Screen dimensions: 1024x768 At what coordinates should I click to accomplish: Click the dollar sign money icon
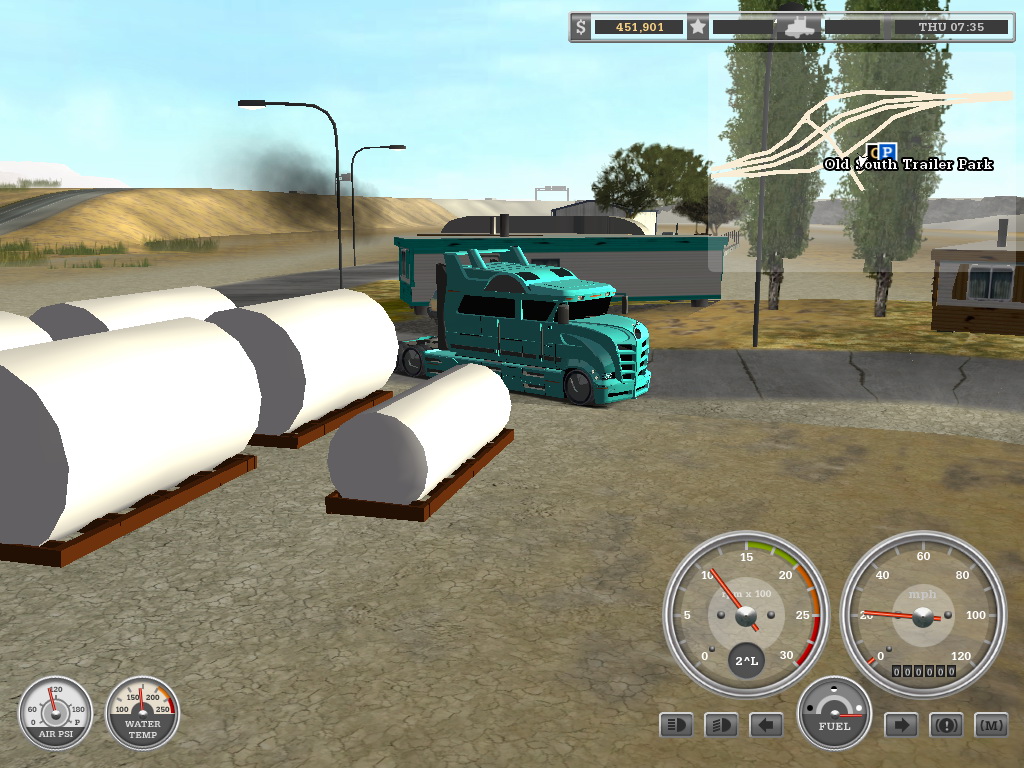581,27
